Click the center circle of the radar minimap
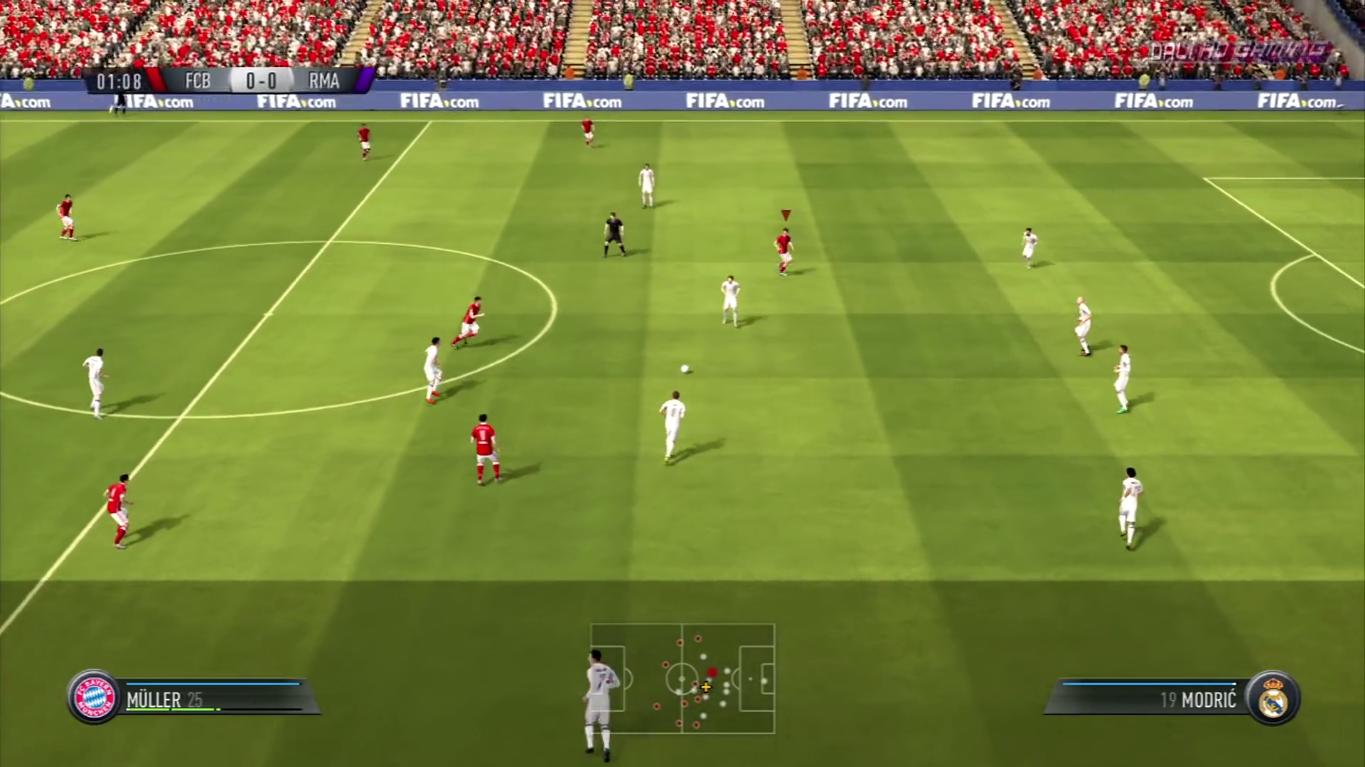 [x=683, y=680]
